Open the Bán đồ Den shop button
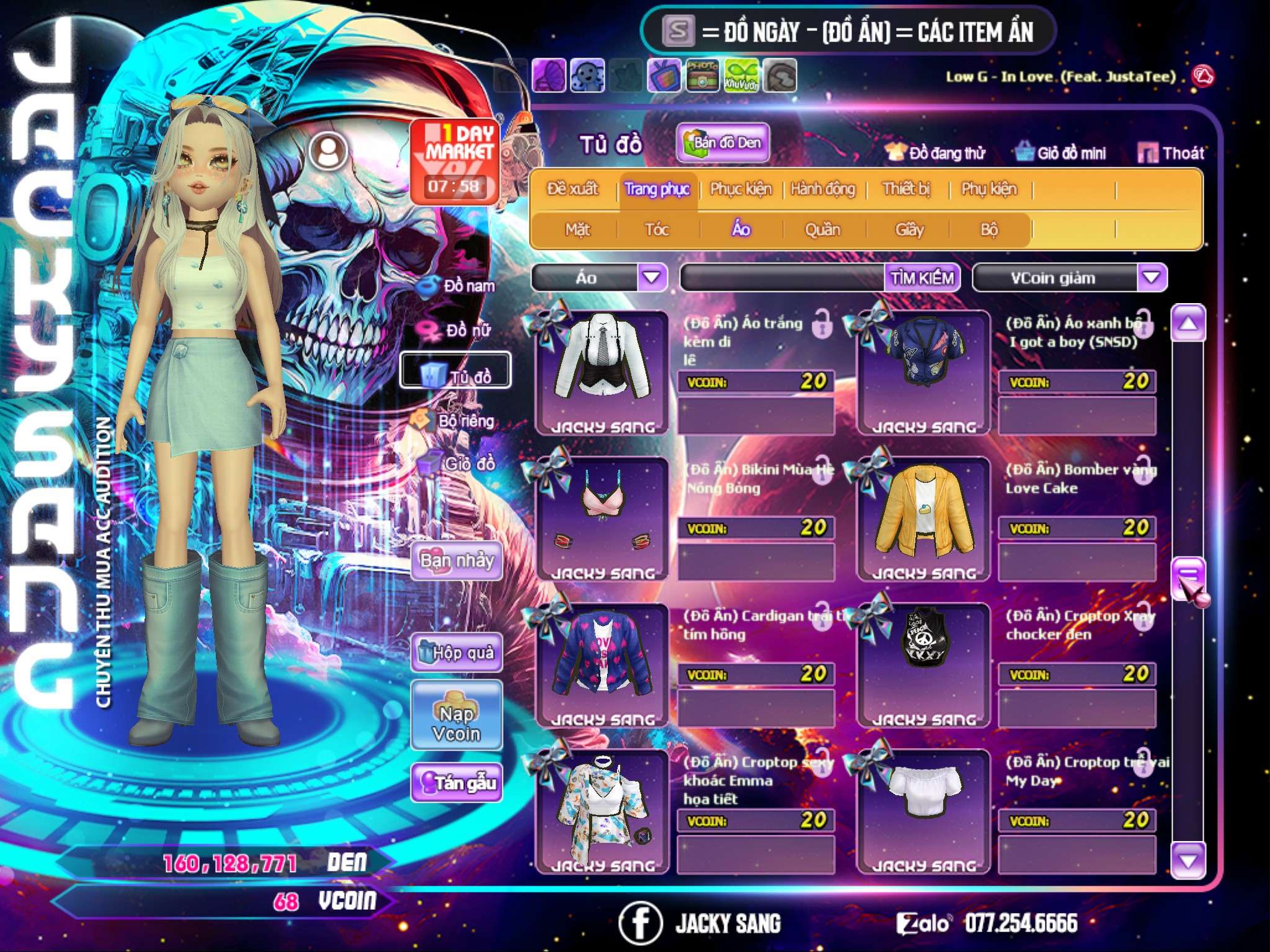Image resolution: width=1270 pixels, height=952 pixels. [723, 143]
